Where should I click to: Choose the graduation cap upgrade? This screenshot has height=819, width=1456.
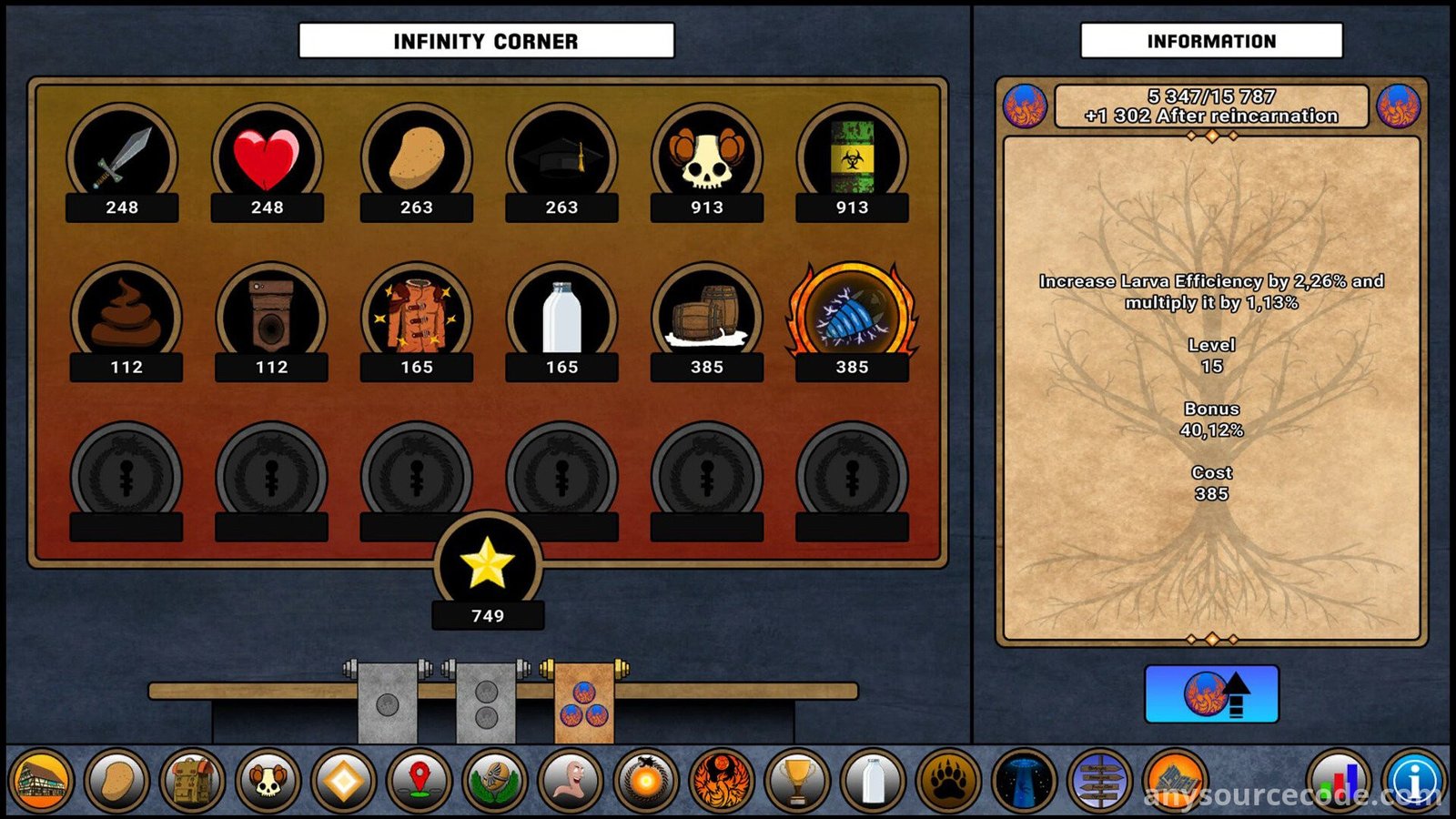(x=561, y=159)
